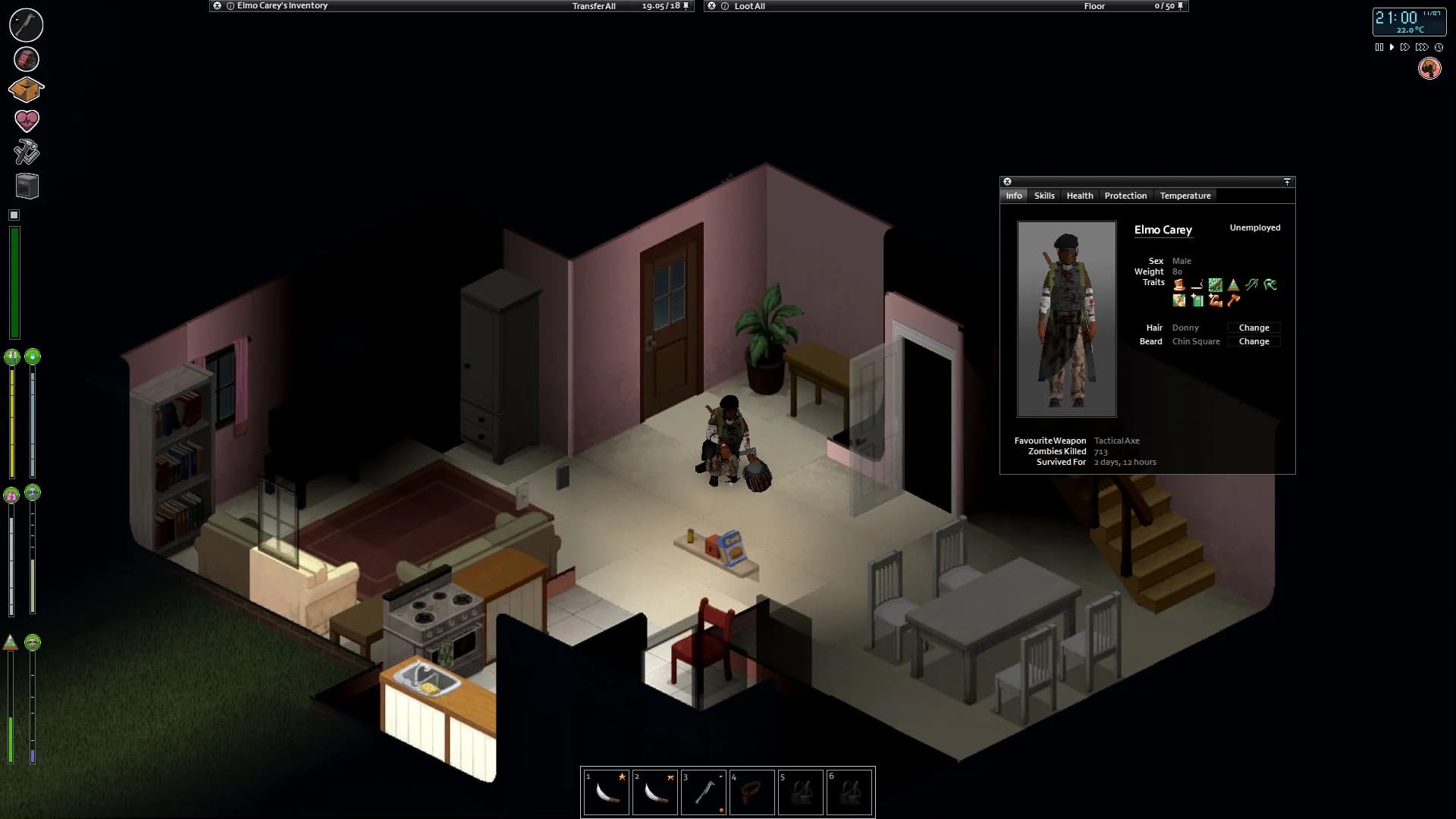
Task: Switch to the Skills tab
Action: click(1044, 196)
